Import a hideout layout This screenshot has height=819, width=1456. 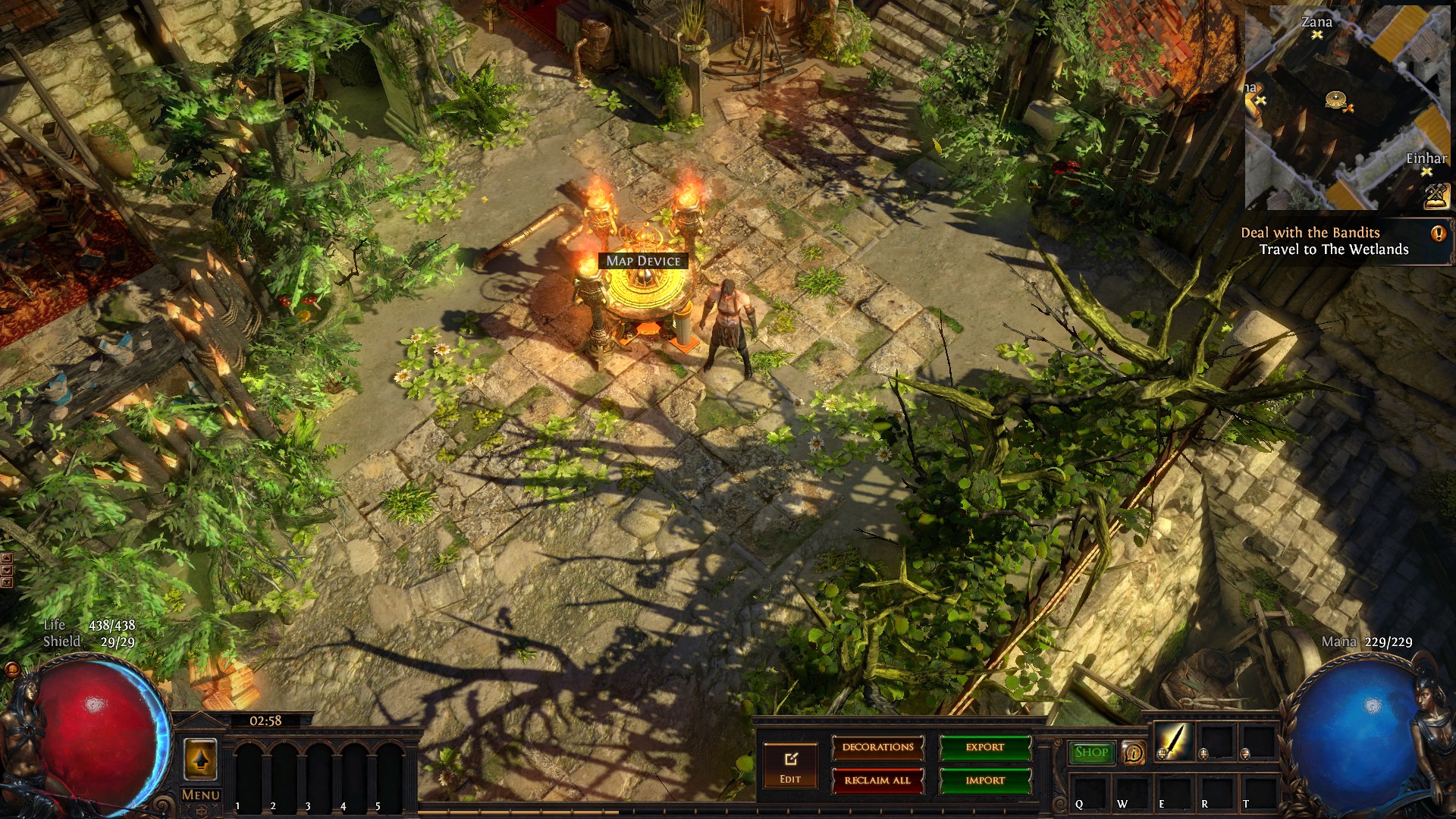(985, 780)
